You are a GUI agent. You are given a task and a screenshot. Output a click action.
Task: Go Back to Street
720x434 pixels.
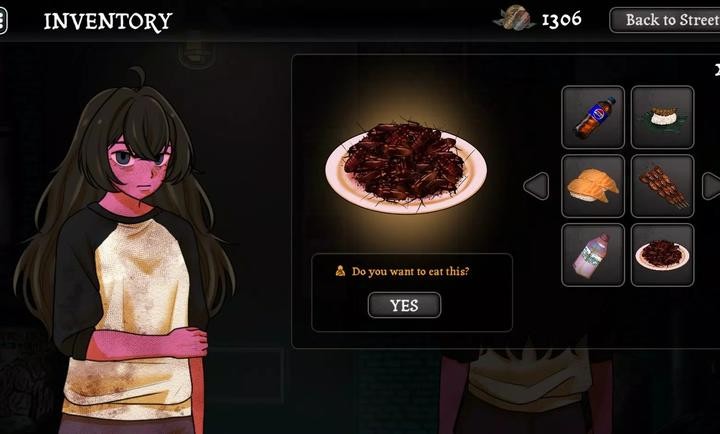tap(668, 20)
